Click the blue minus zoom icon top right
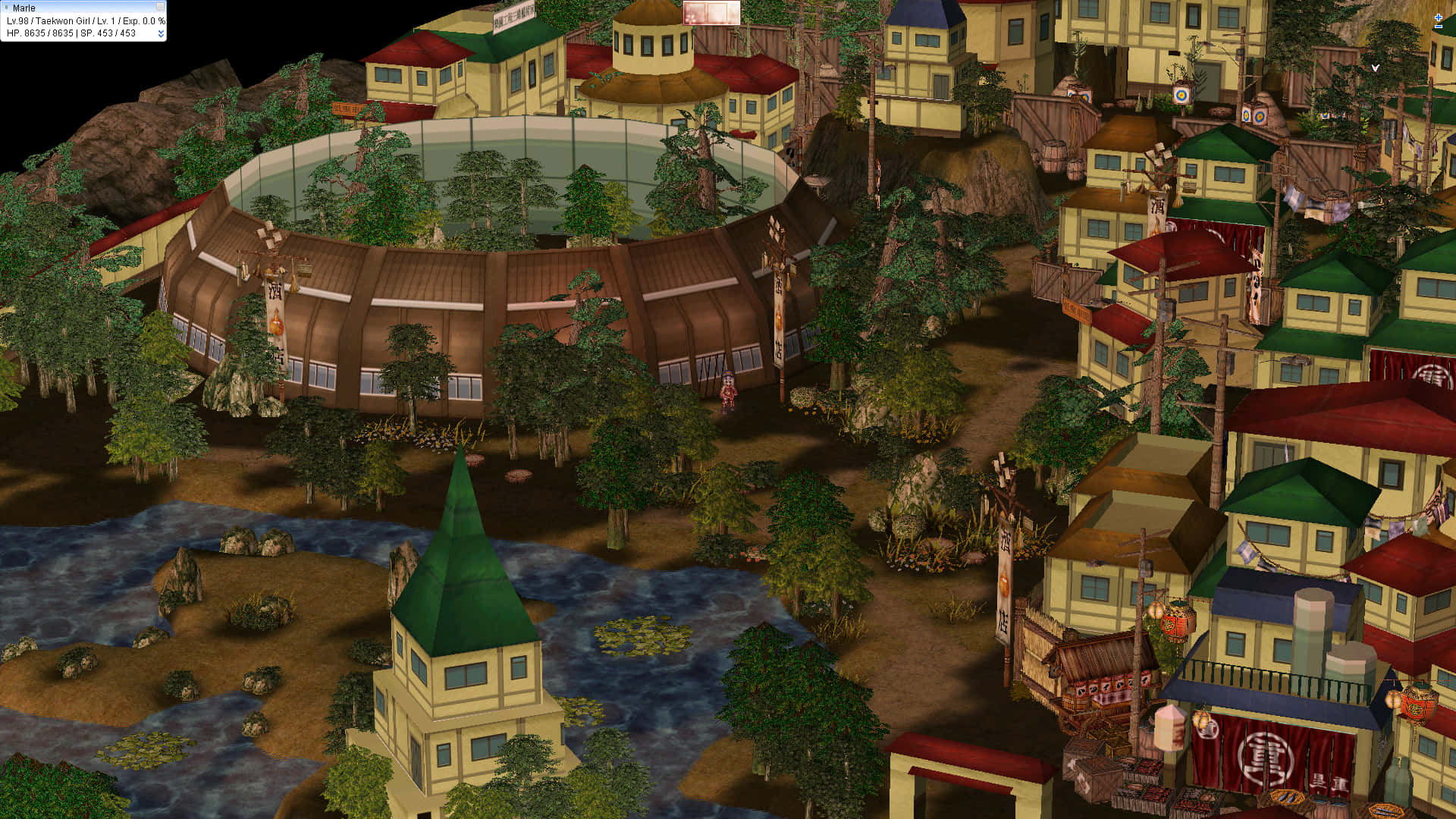 pyautogui.click(x=1439, y=26)
